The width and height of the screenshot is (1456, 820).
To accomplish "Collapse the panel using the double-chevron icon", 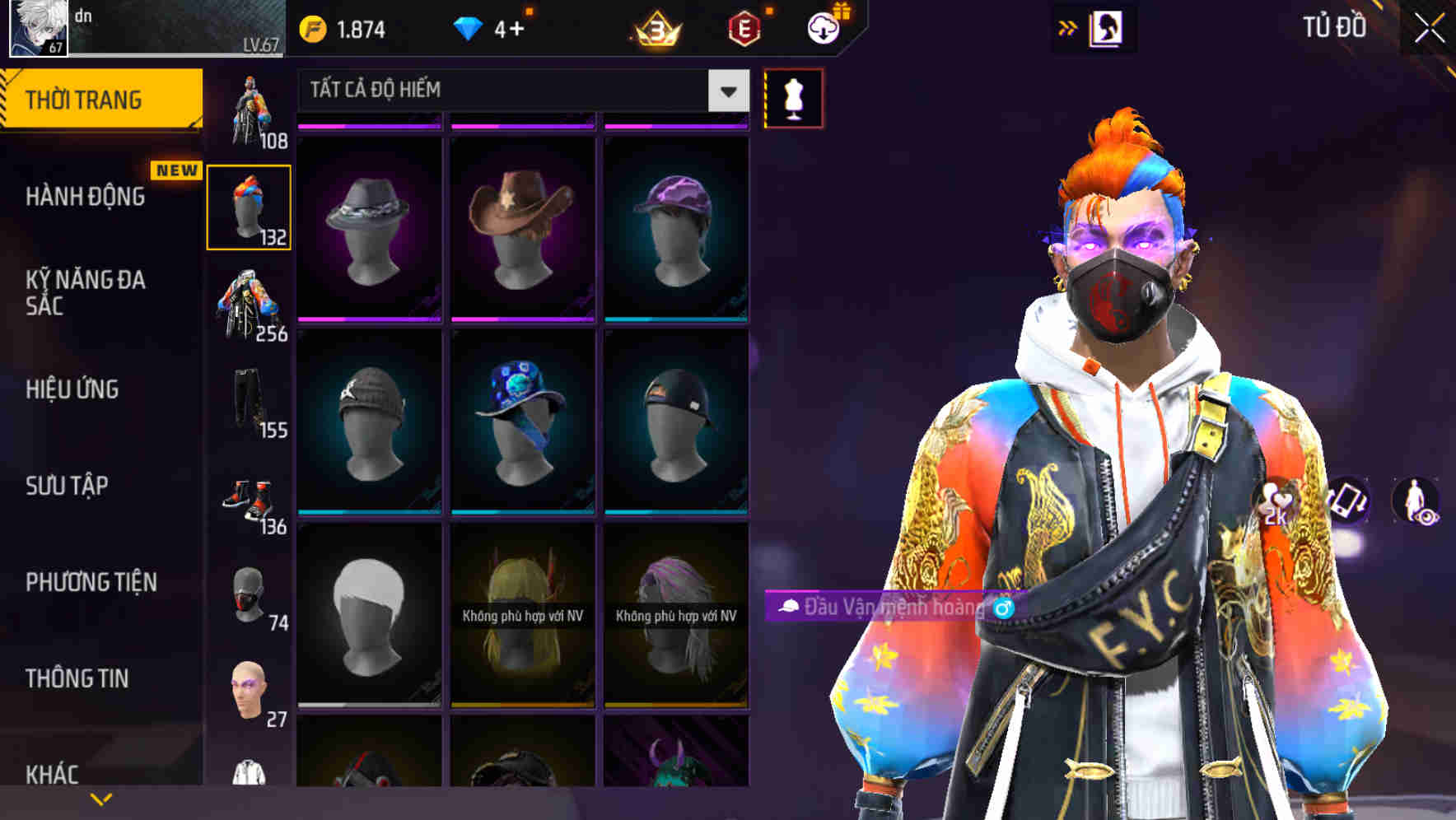I will (x=1067, y=26).
